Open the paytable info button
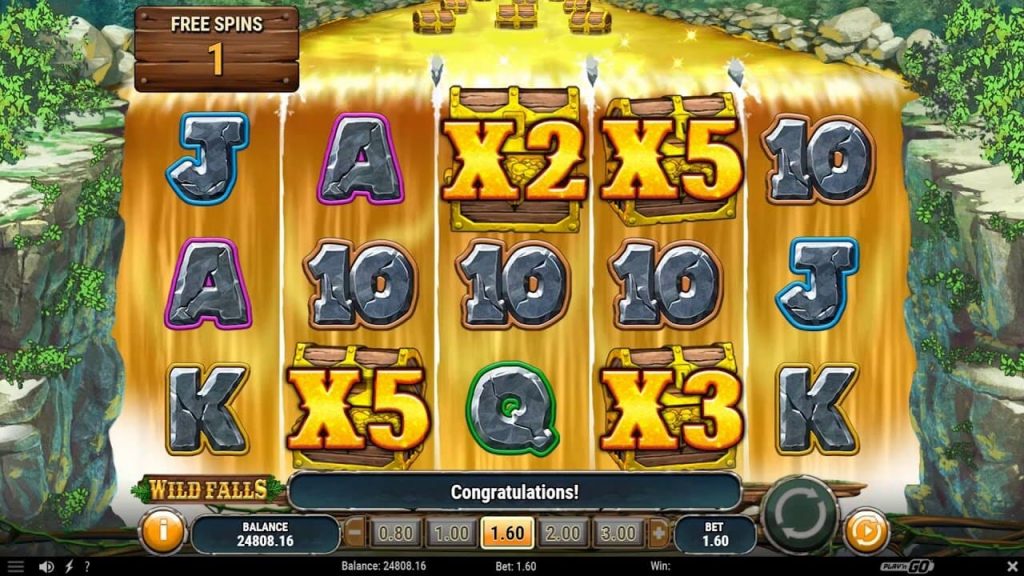This screenshot has width=1024, height=576. (x=162, y=530)
